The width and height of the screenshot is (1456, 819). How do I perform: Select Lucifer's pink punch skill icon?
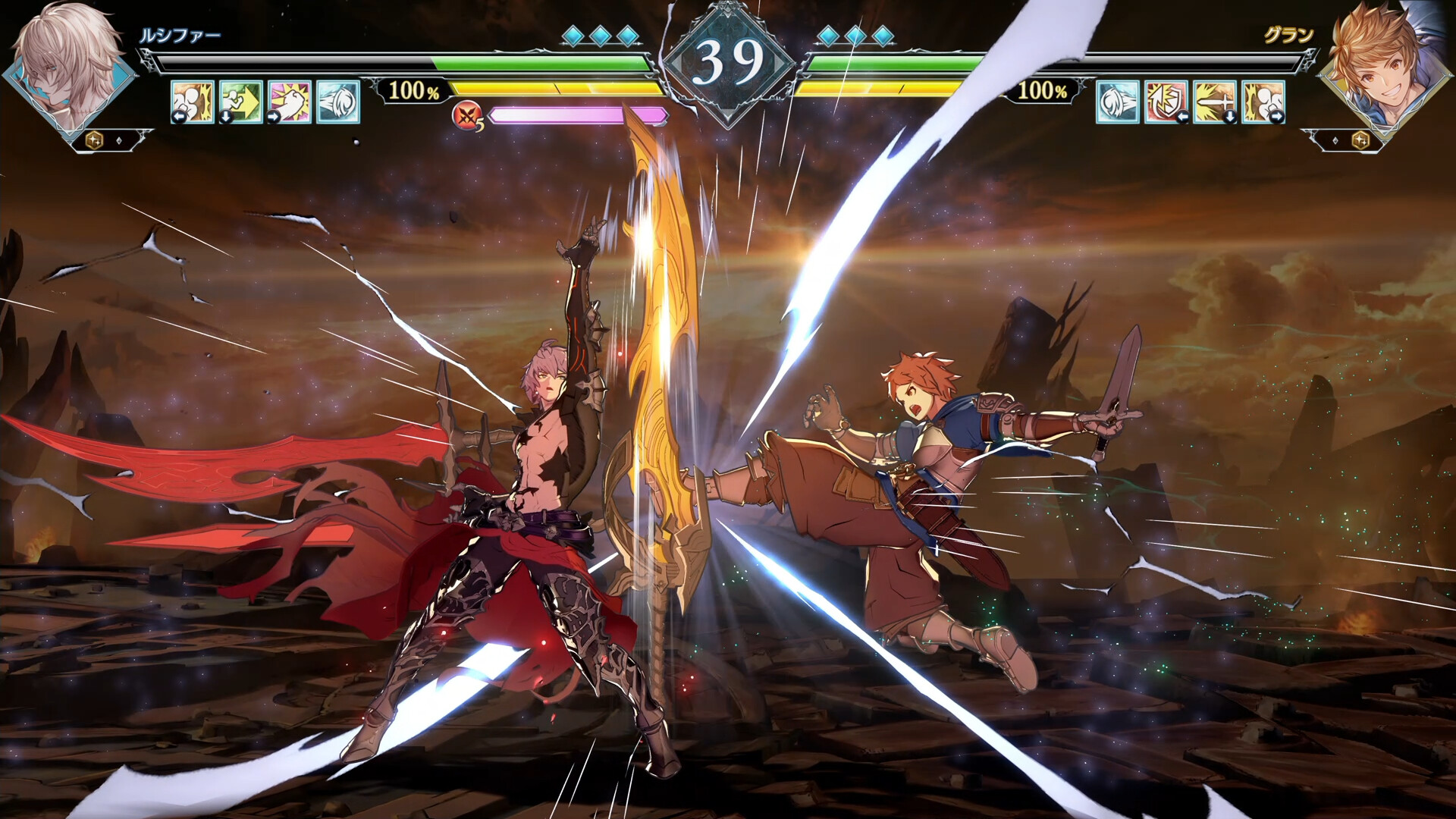(290, 103)
